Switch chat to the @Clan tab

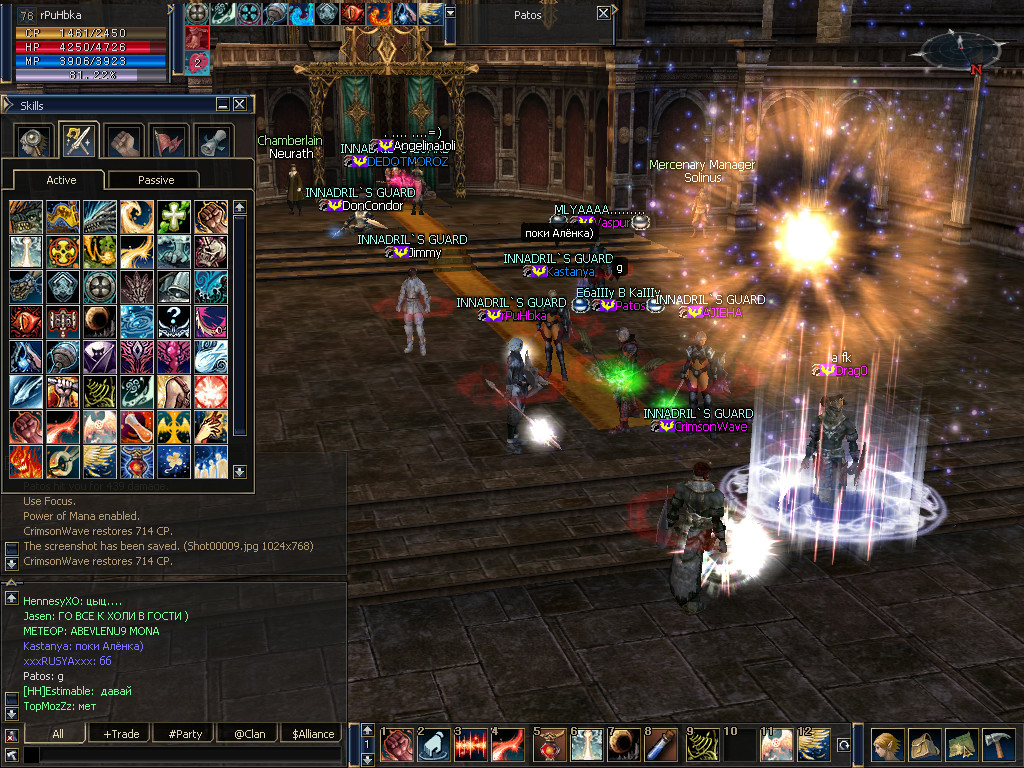pyautogui.click(x=249, y=734)
